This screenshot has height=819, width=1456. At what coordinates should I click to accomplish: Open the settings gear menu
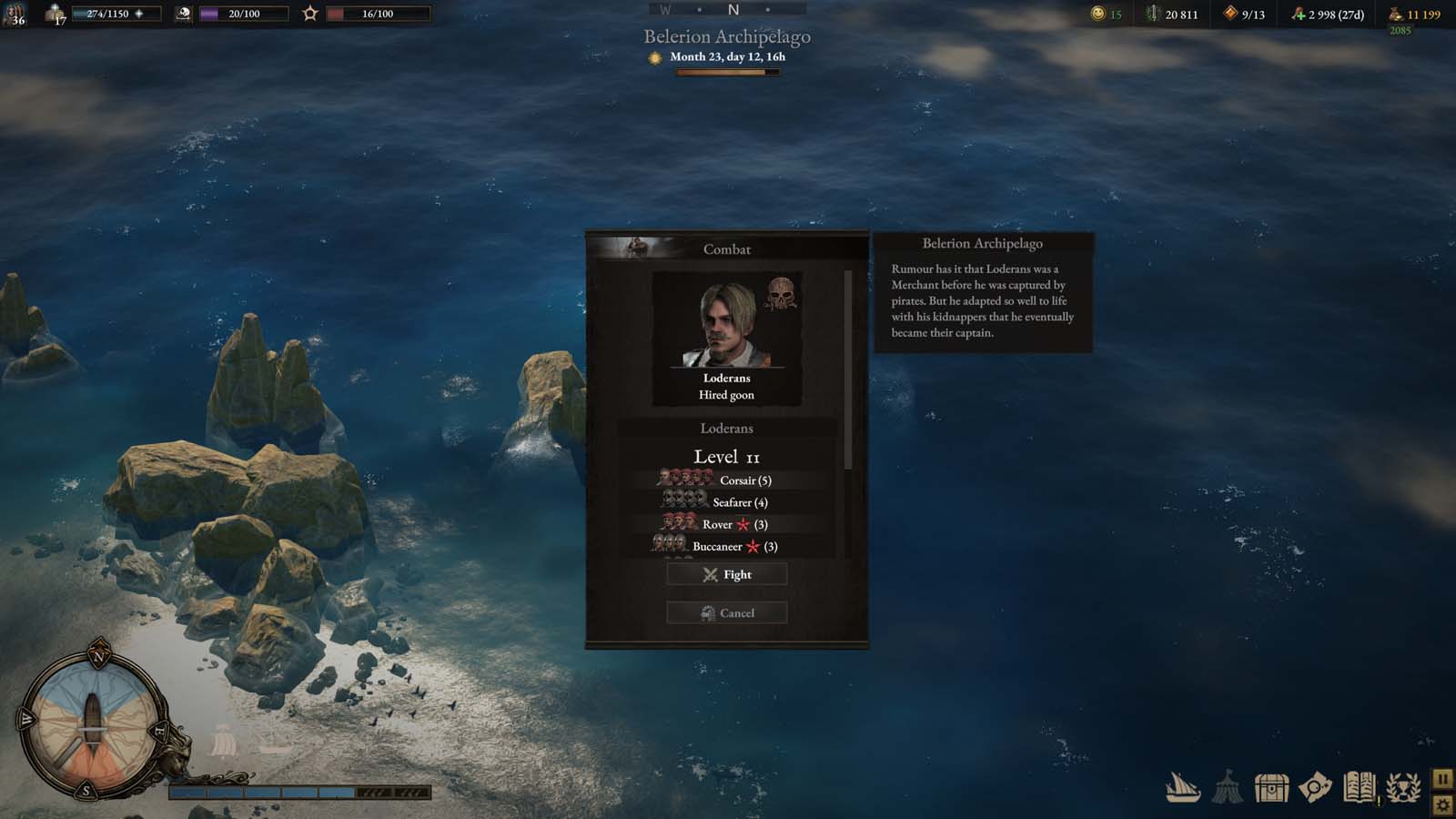point(1443,804)
